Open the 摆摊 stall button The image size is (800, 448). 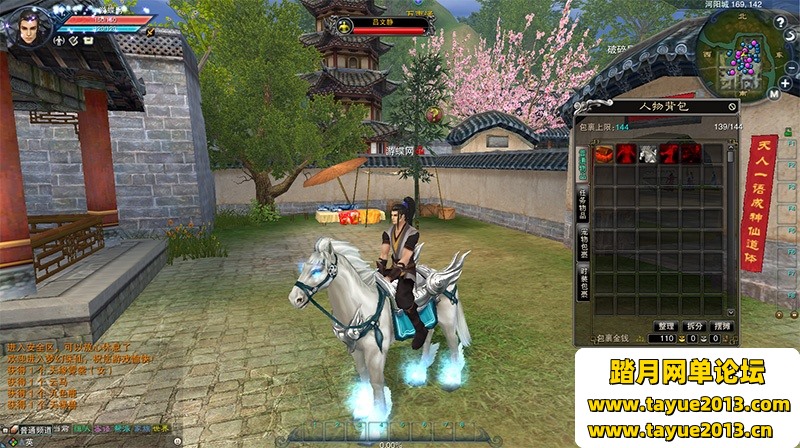point(722,326)
